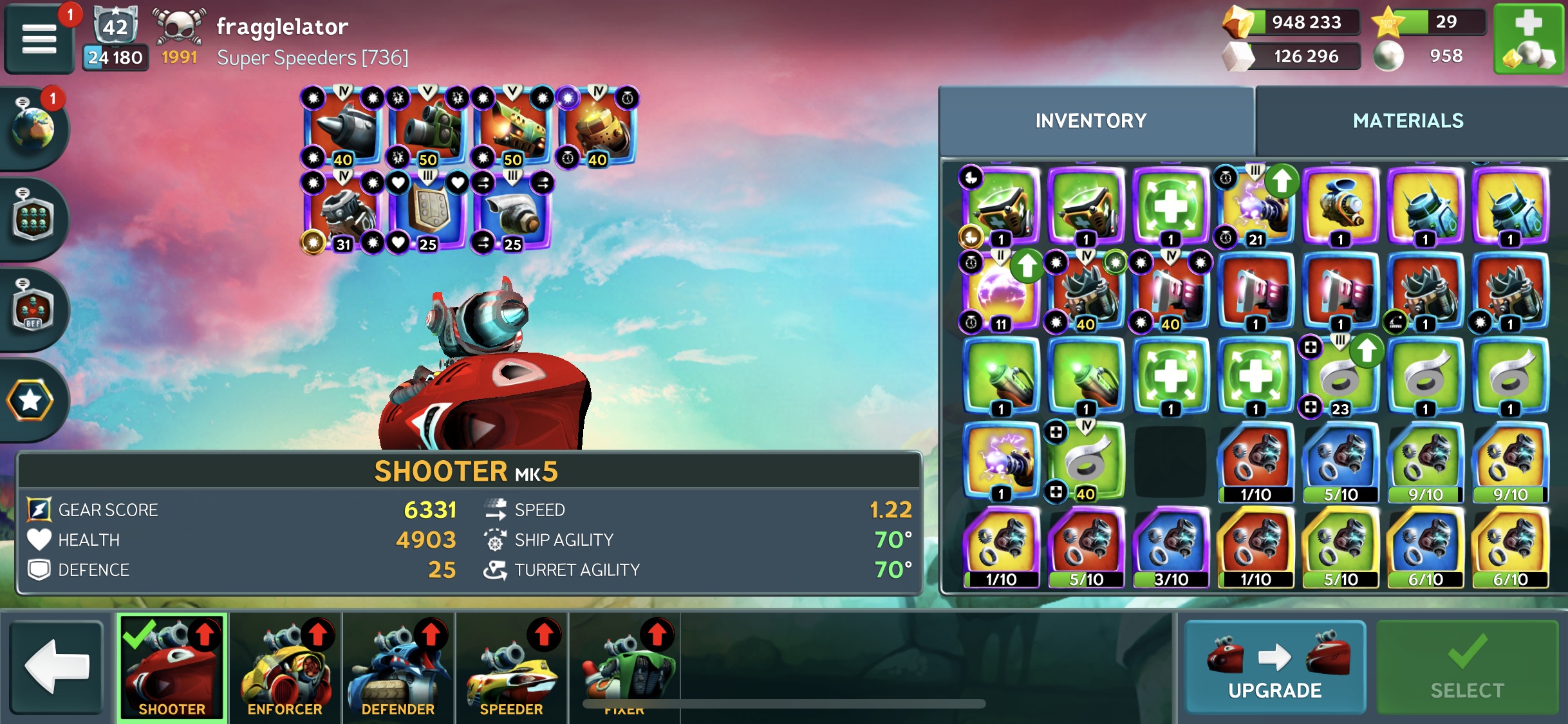The width and height of the screenshot is (1568, 724).
Task: Choose the Shooter ship tile
Action: point(172,667)
